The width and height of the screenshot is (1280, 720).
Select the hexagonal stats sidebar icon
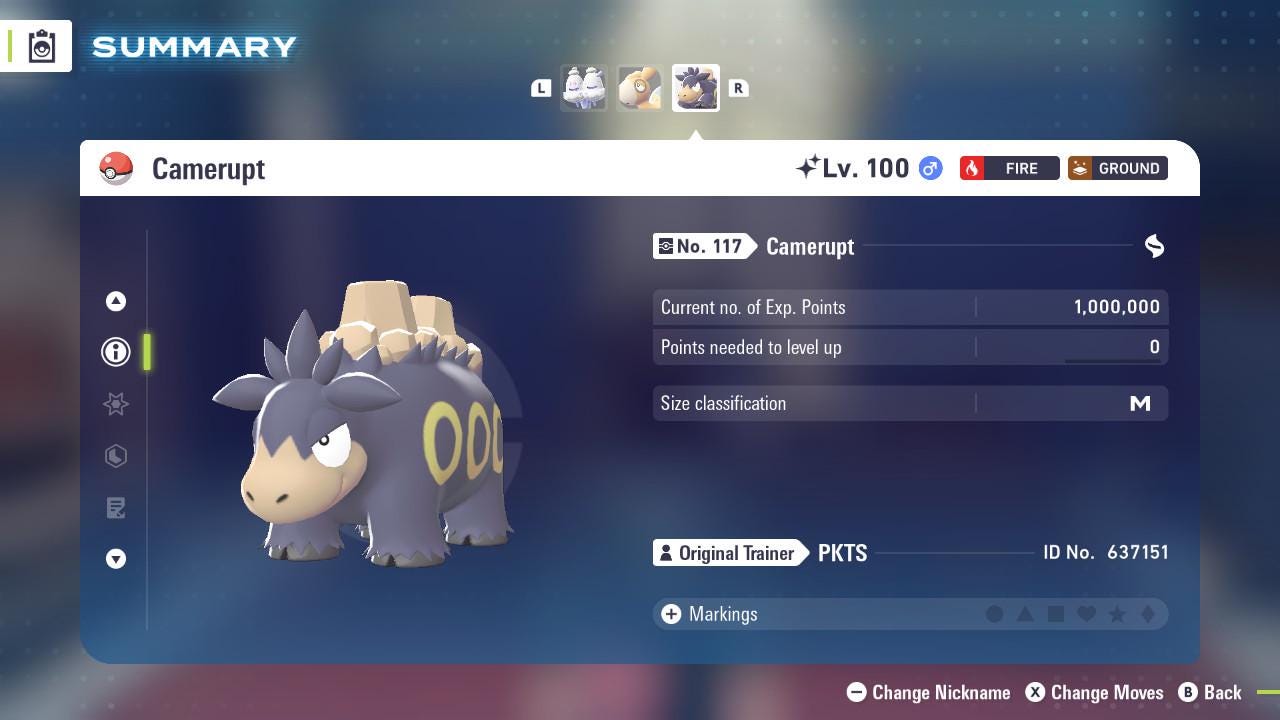116,456
